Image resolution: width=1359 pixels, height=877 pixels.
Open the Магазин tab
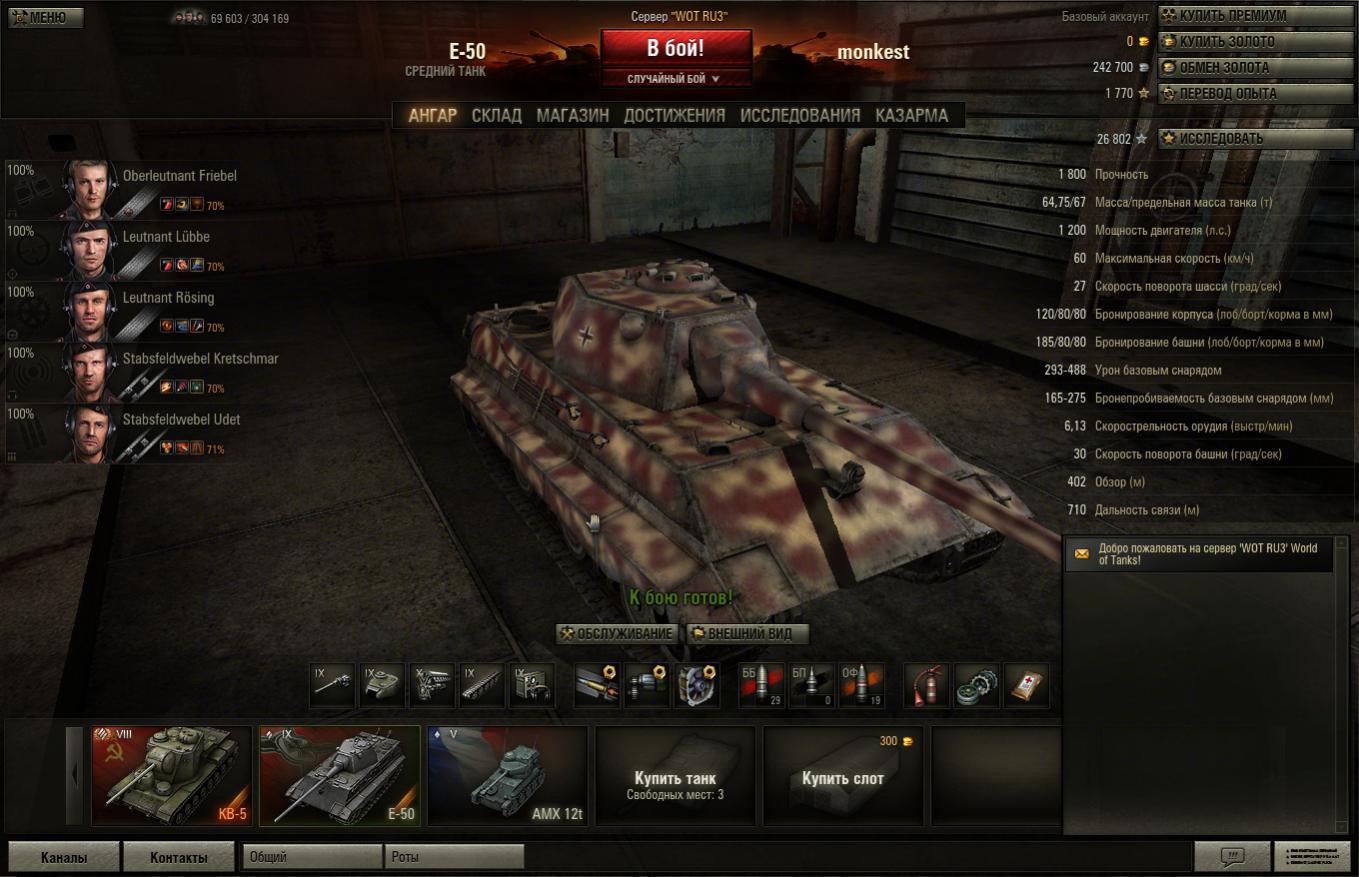[572, 115]
